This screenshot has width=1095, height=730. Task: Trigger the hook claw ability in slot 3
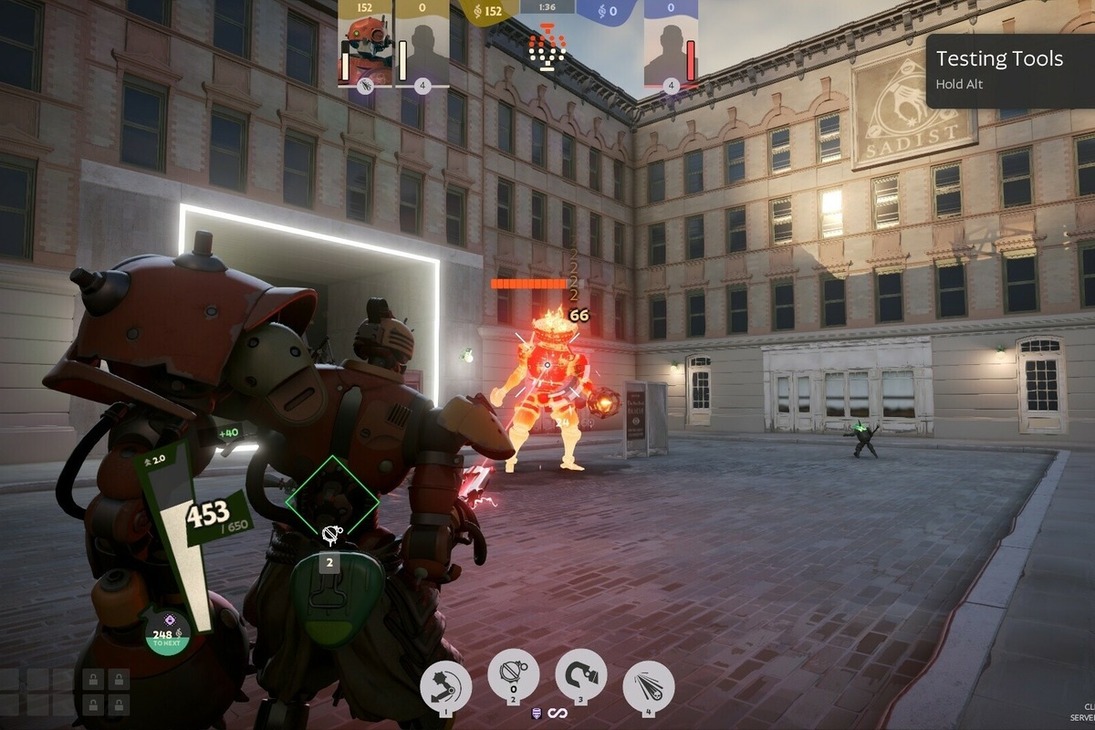[x=581, y=675]
